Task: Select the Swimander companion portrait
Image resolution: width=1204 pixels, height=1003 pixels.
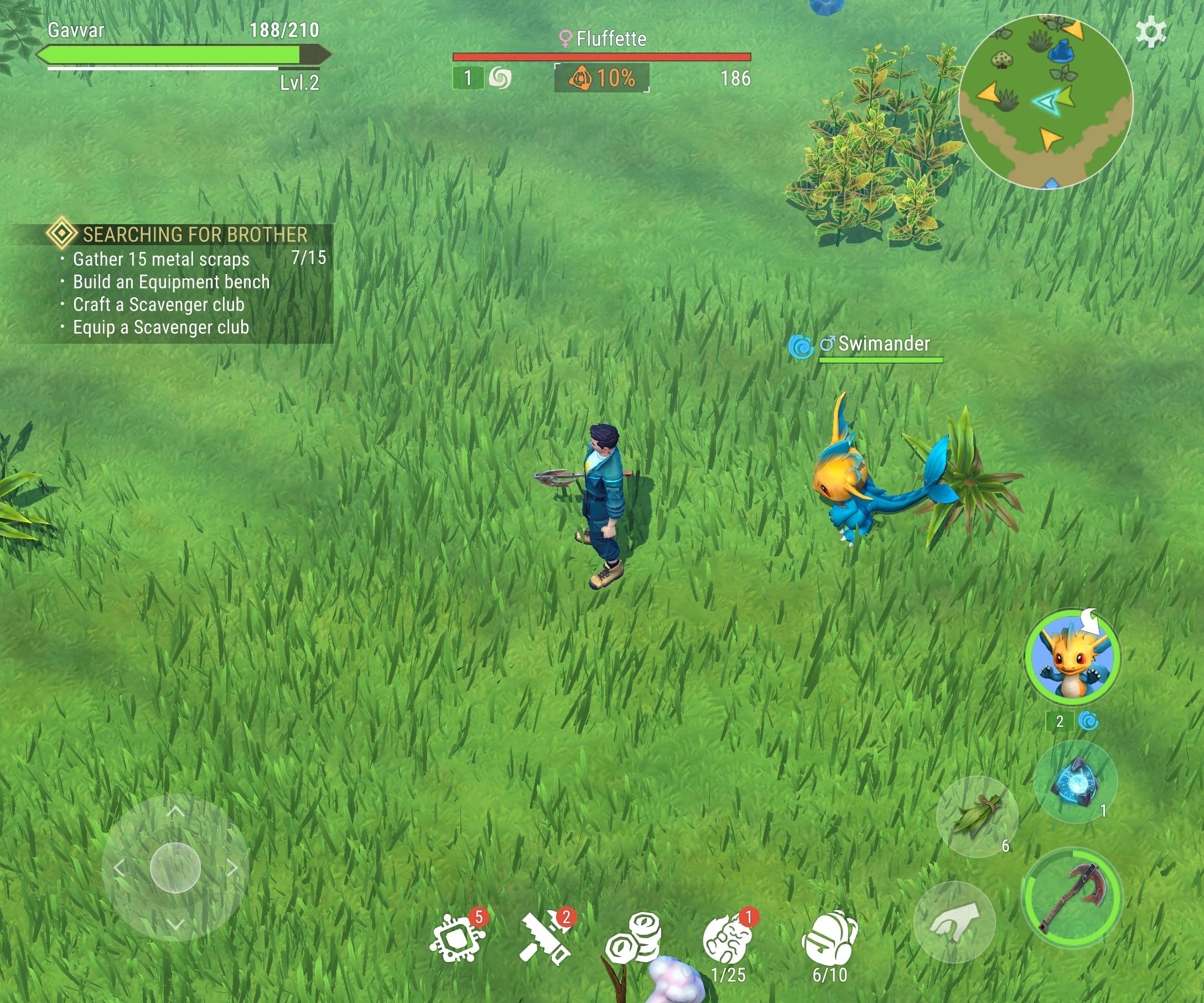Action: (x=1072, y=656)
